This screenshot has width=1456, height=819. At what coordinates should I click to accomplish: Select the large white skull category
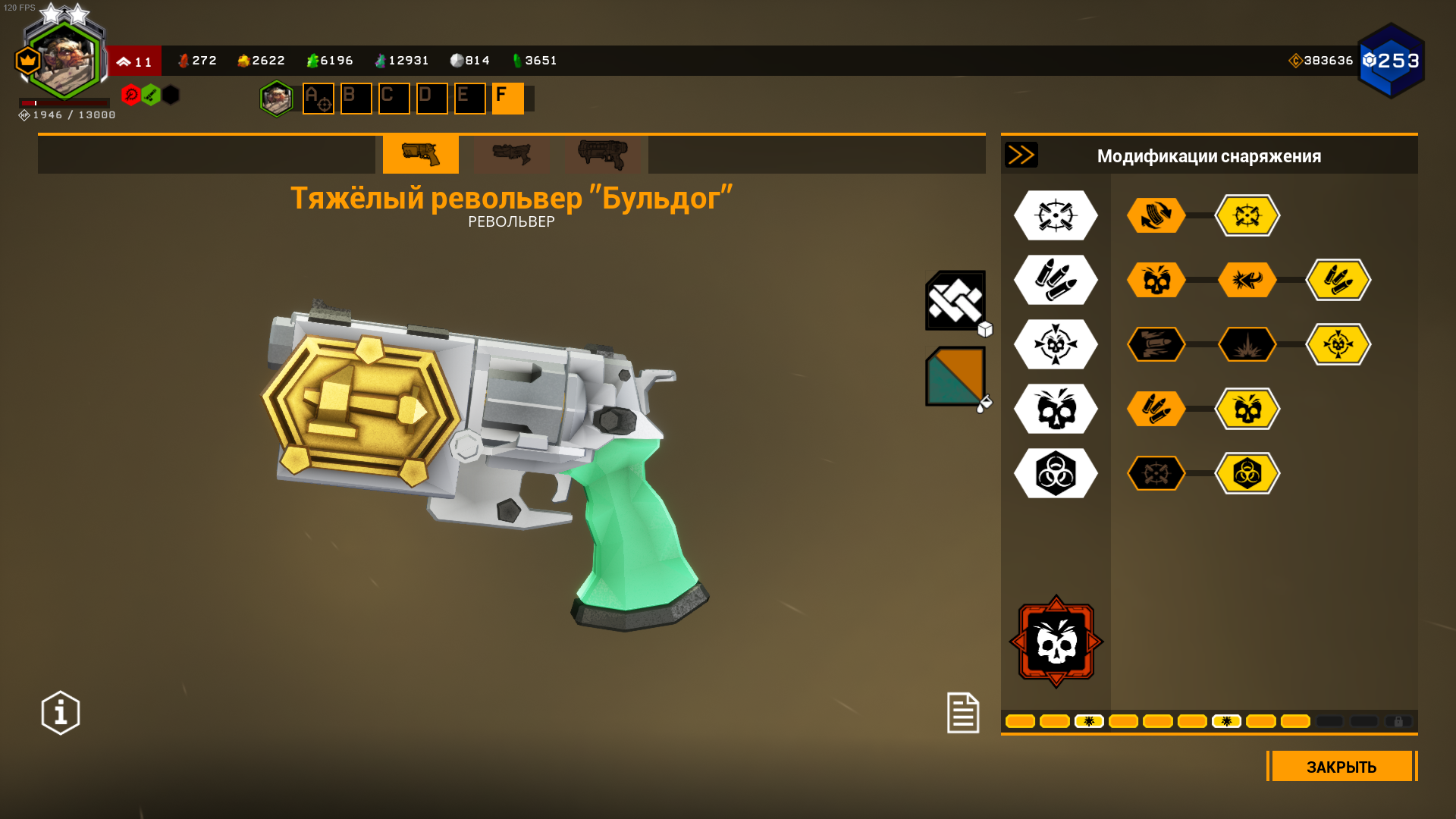(x=1056, y=409)
